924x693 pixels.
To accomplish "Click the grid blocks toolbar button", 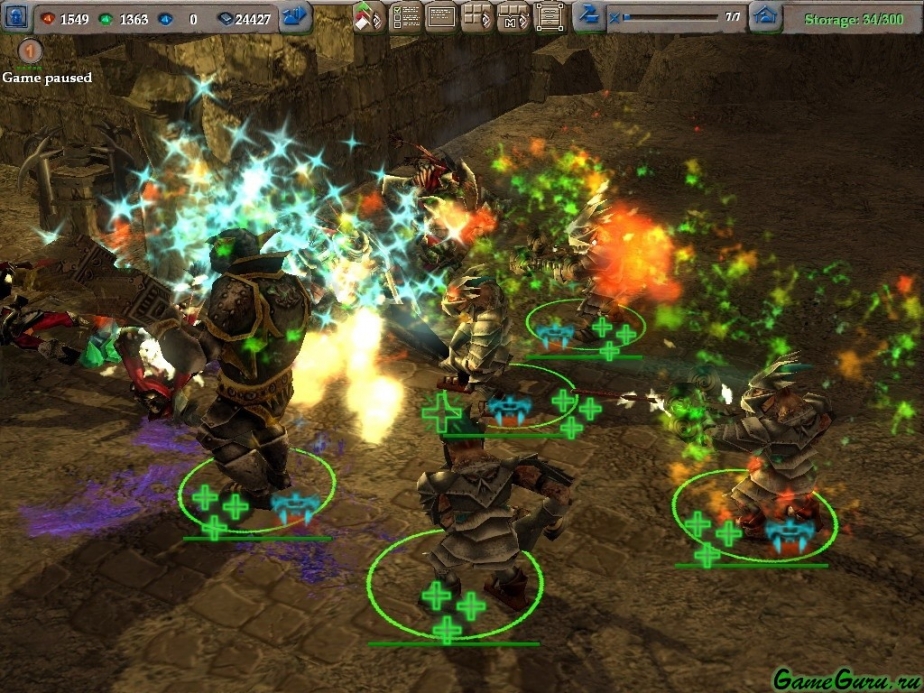I will 477,17.
